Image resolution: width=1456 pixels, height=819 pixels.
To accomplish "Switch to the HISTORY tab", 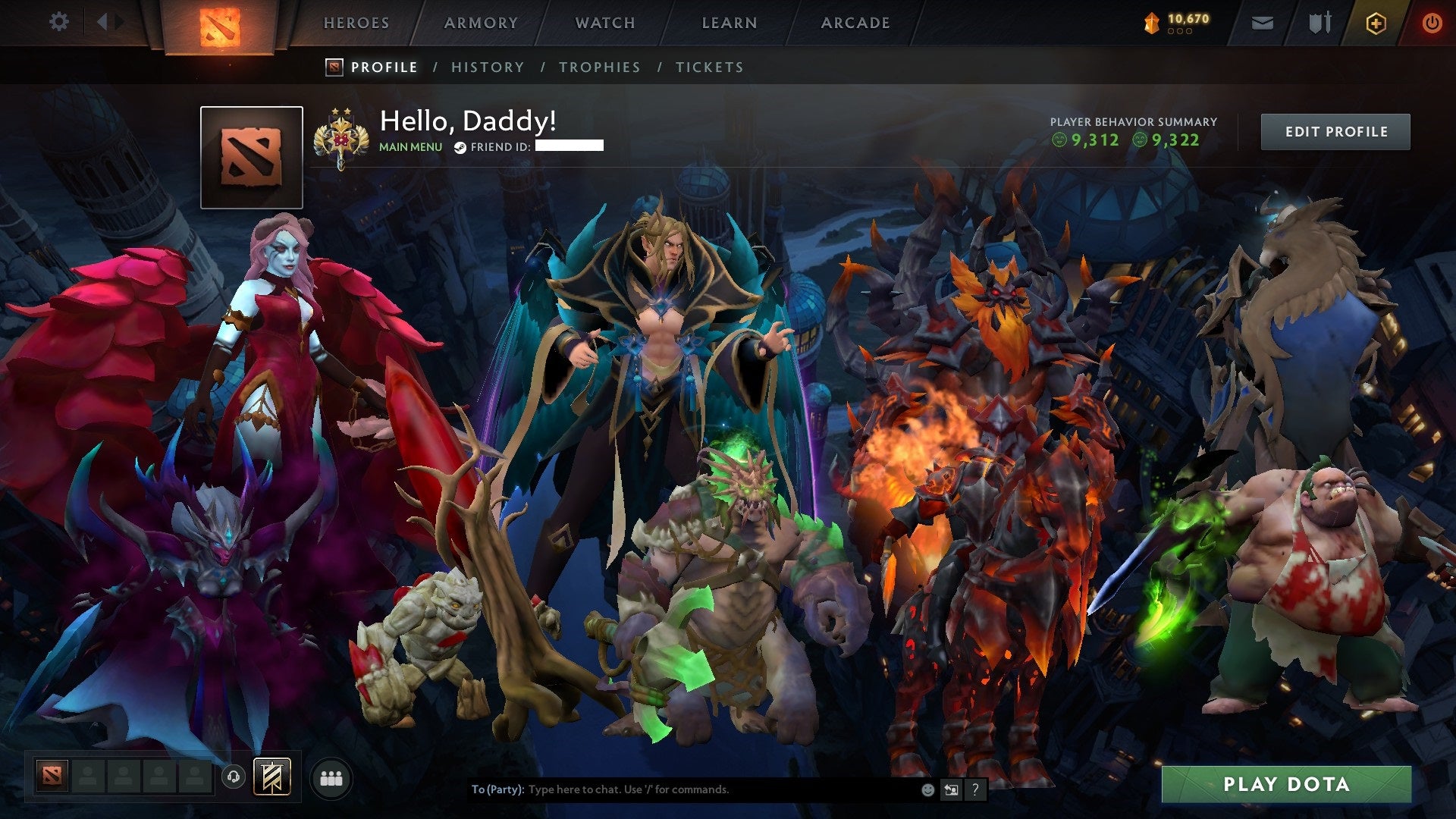I will (x=487, y=67).
